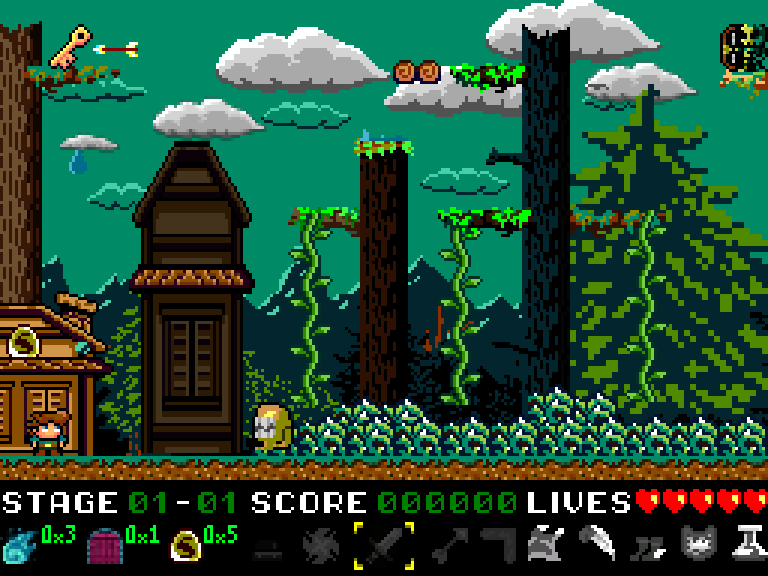
Task: Select the dark hat item icon
Action: coord(267,547)
